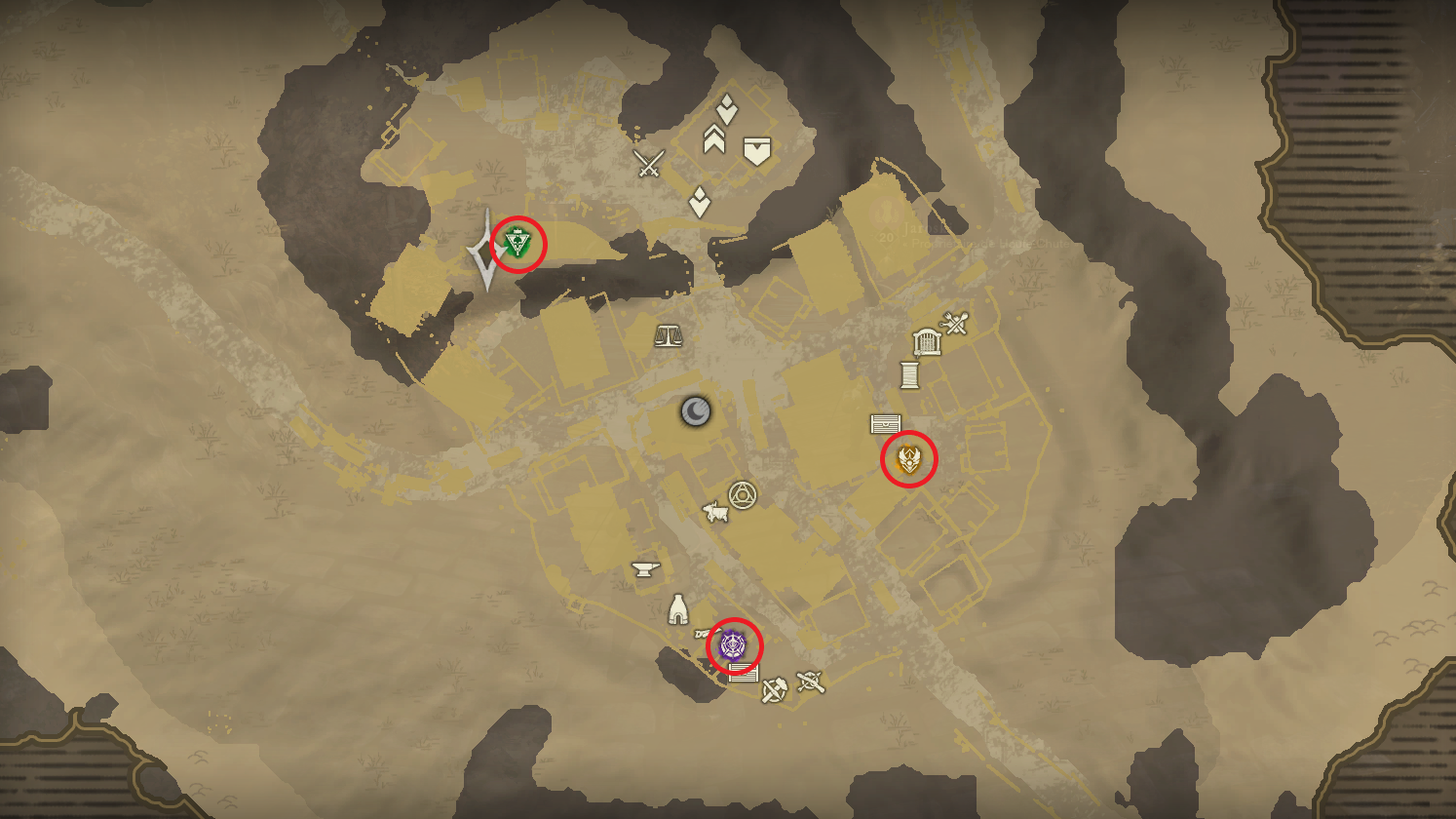Open the Trading Post scales icon
The image size is (1456, 819).
point(669,334)
